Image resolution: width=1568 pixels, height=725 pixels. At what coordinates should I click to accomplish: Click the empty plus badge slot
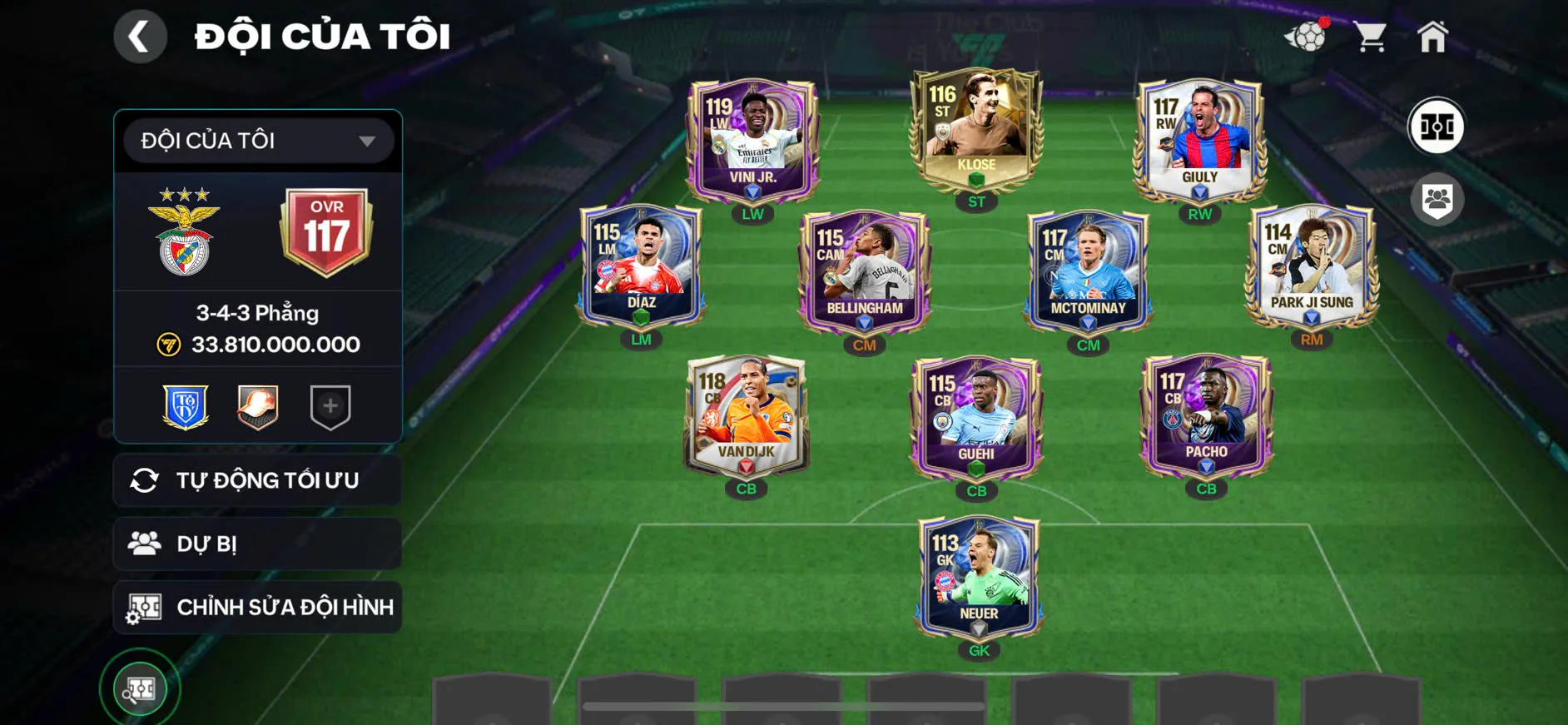click(330, 406)
